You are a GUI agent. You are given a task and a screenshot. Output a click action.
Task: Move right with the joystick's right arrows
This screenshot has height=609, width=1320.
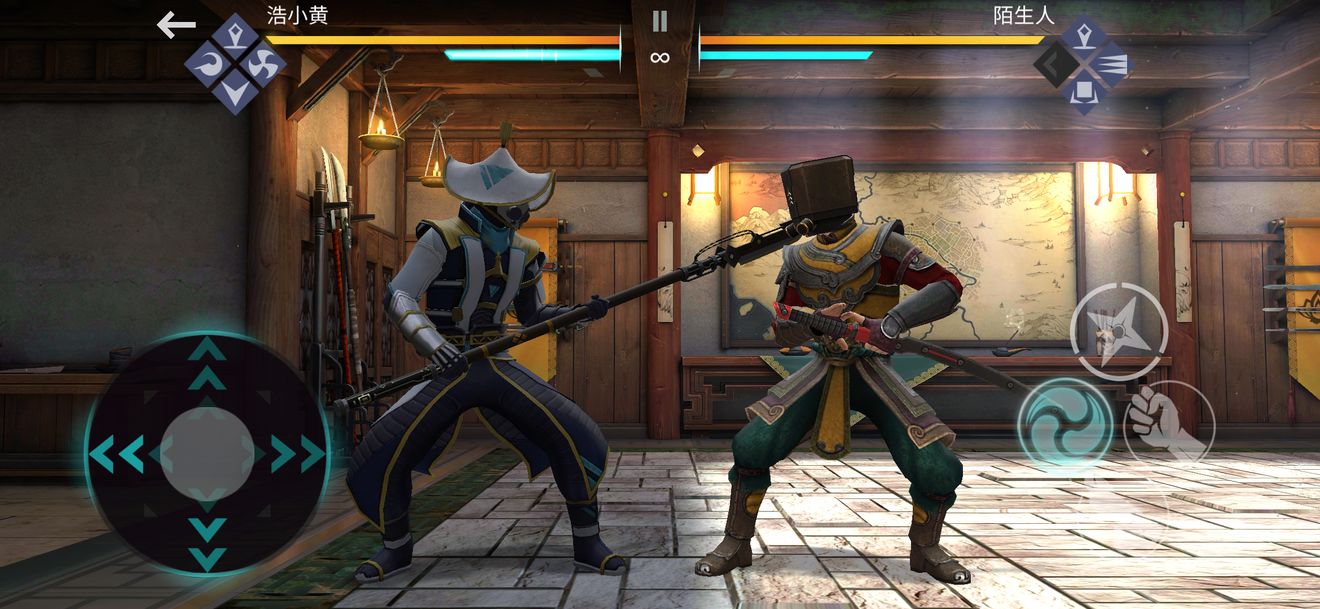(298, 454)
